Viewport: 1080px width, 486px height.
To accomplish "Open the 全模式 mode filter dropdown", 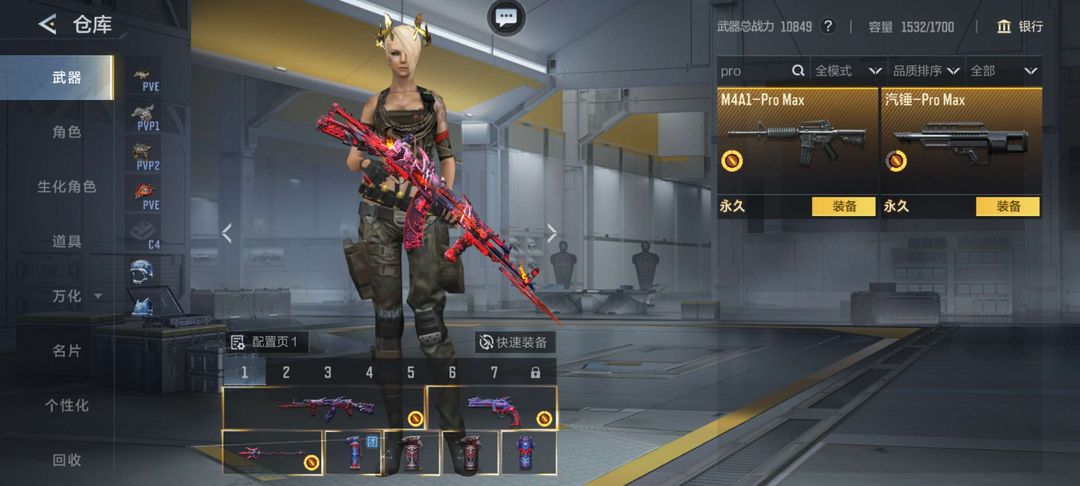I will tap(848, 71).
